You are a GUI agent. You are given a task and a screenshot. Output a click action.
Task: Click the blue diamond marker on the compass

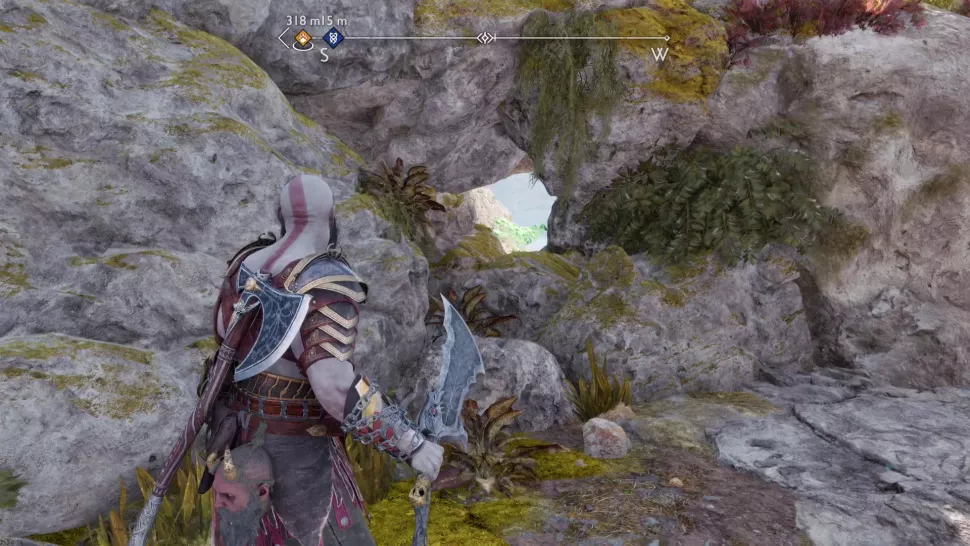[333, 38]
